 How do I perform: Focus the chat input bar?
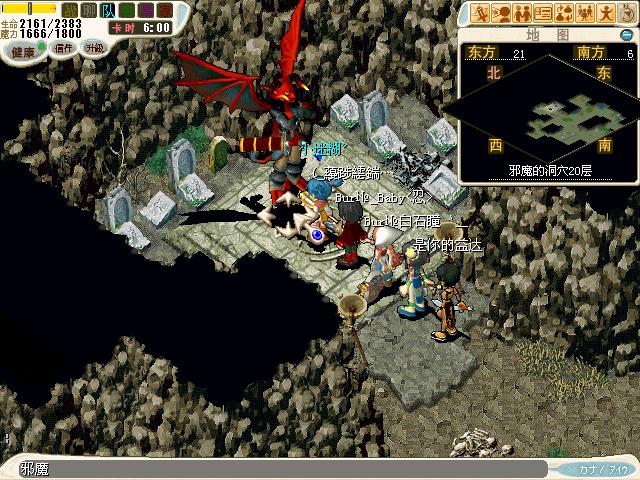click(x=280, y=468)
